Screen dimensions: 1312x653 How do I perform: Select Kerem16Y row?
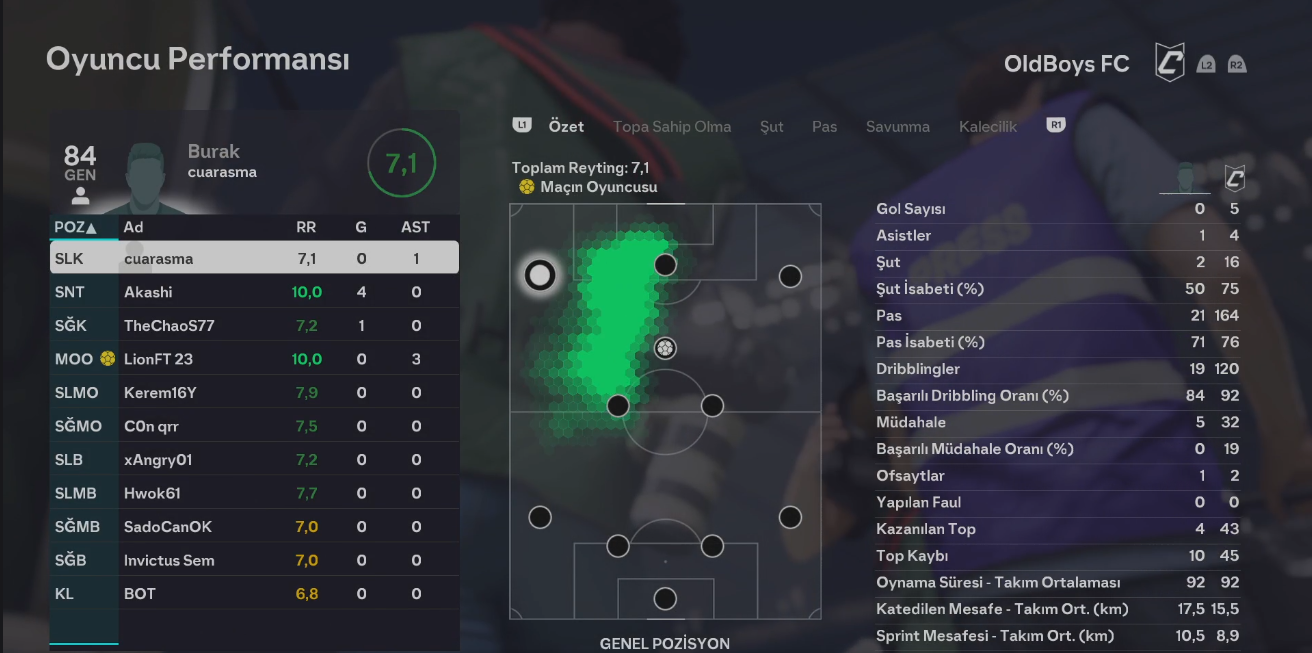pyautogui.click(x=254, y=393)
